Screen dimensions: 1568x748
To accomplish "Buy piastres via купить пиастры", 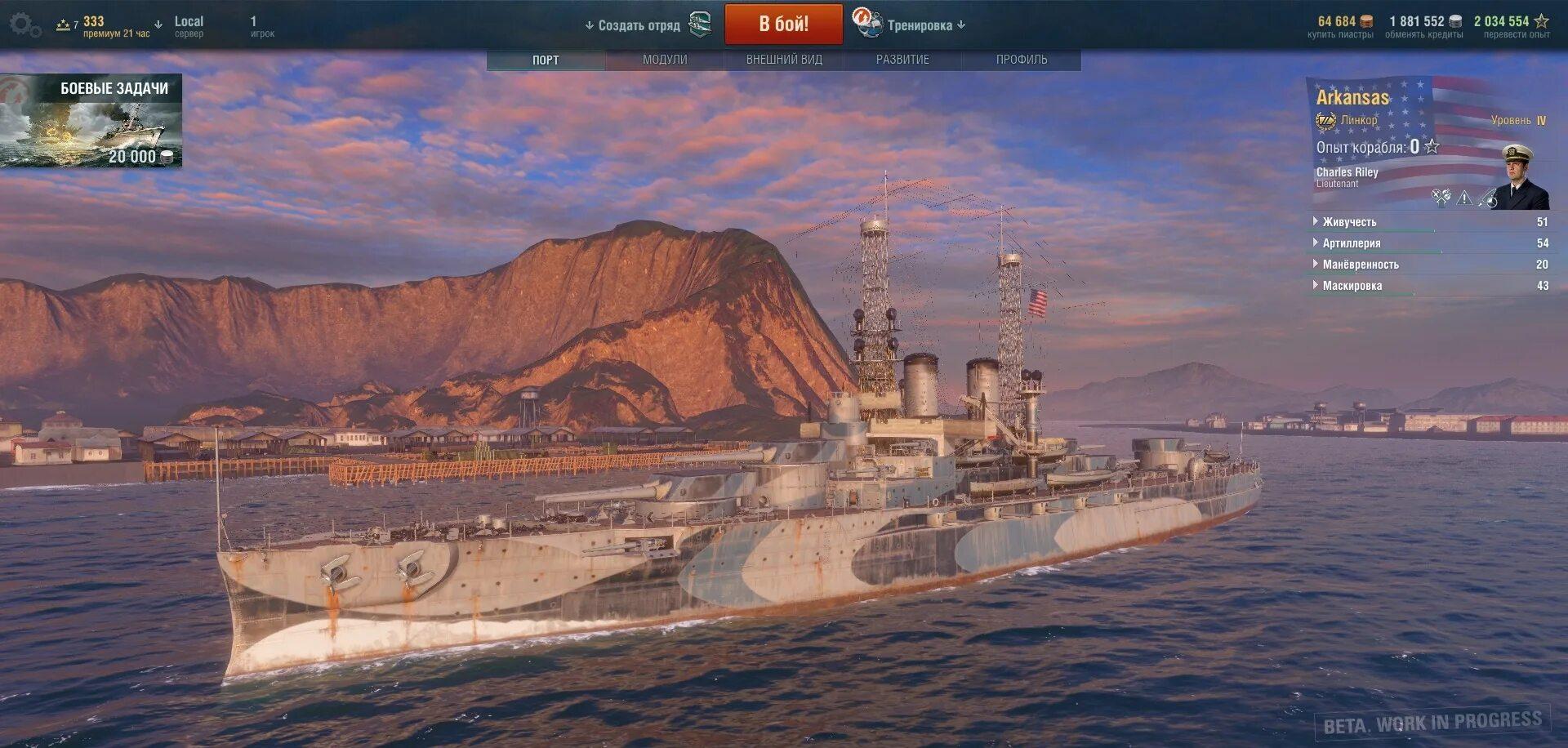I will click(1340, 26).
